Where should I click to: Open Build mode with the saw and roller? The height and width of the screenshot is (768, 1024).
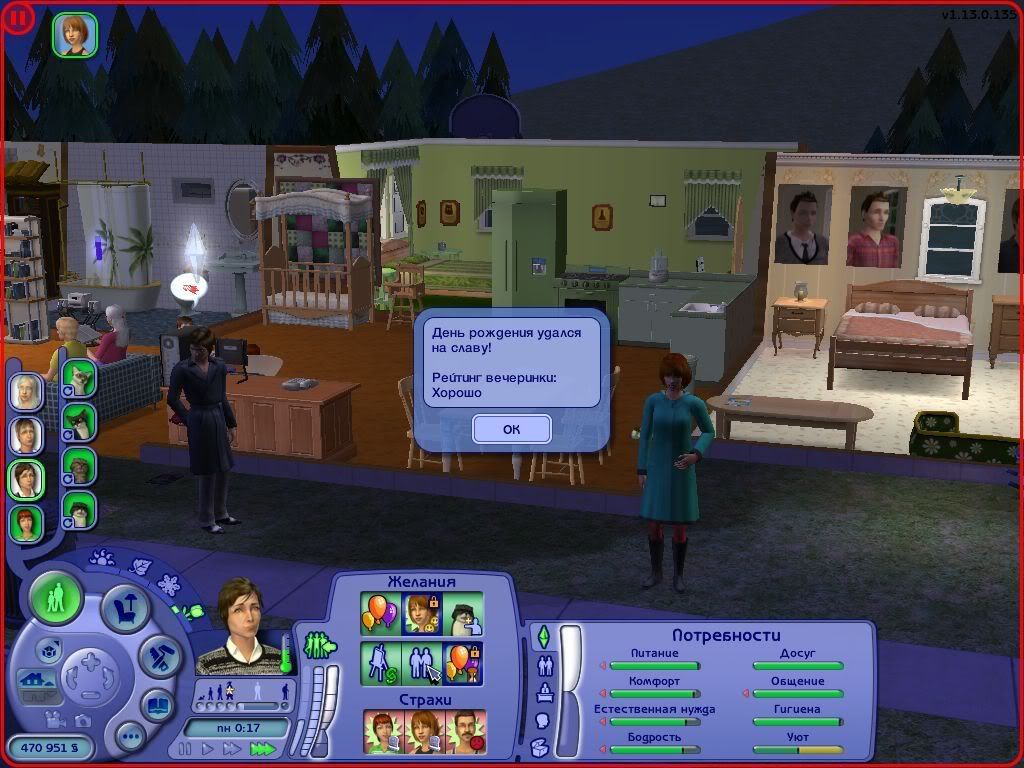(158, 655)
